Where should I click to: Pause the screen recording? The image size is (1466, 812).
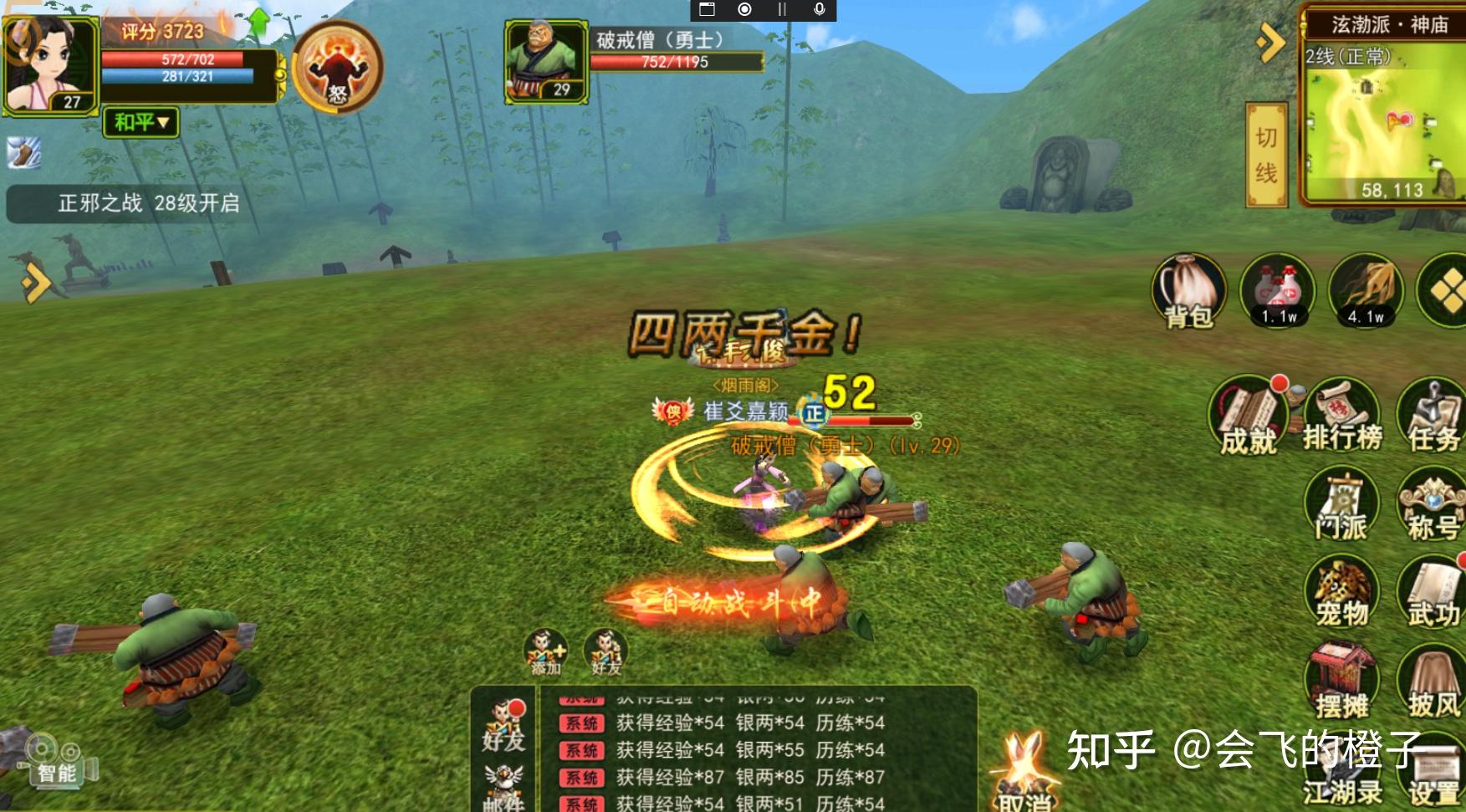[779, 11]
